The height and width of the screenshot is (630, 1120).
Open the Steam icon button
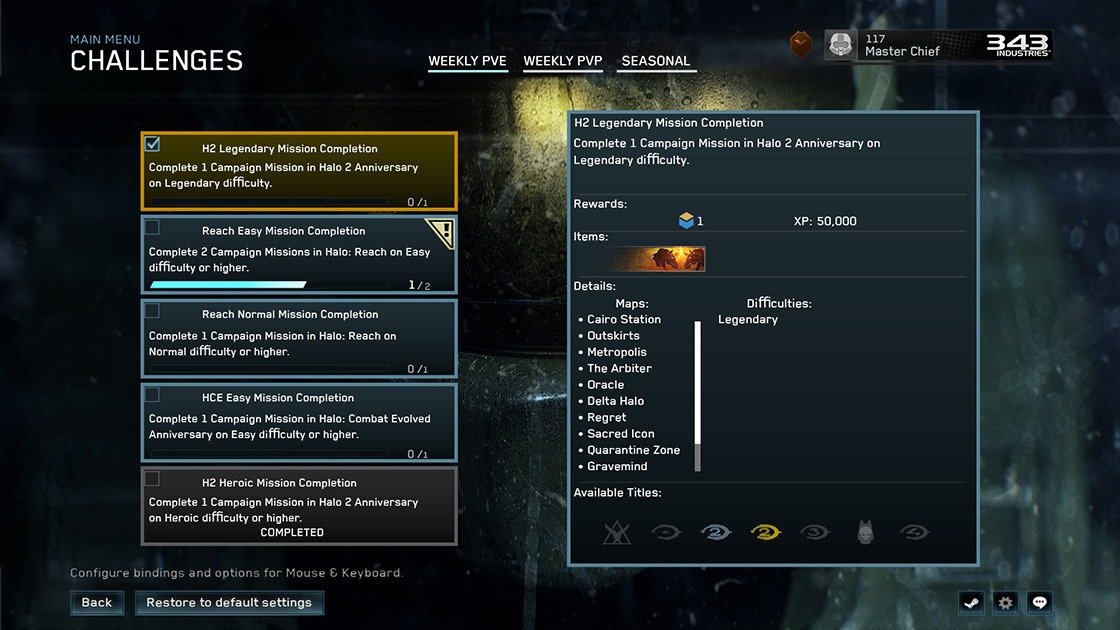tap(970, 603)
